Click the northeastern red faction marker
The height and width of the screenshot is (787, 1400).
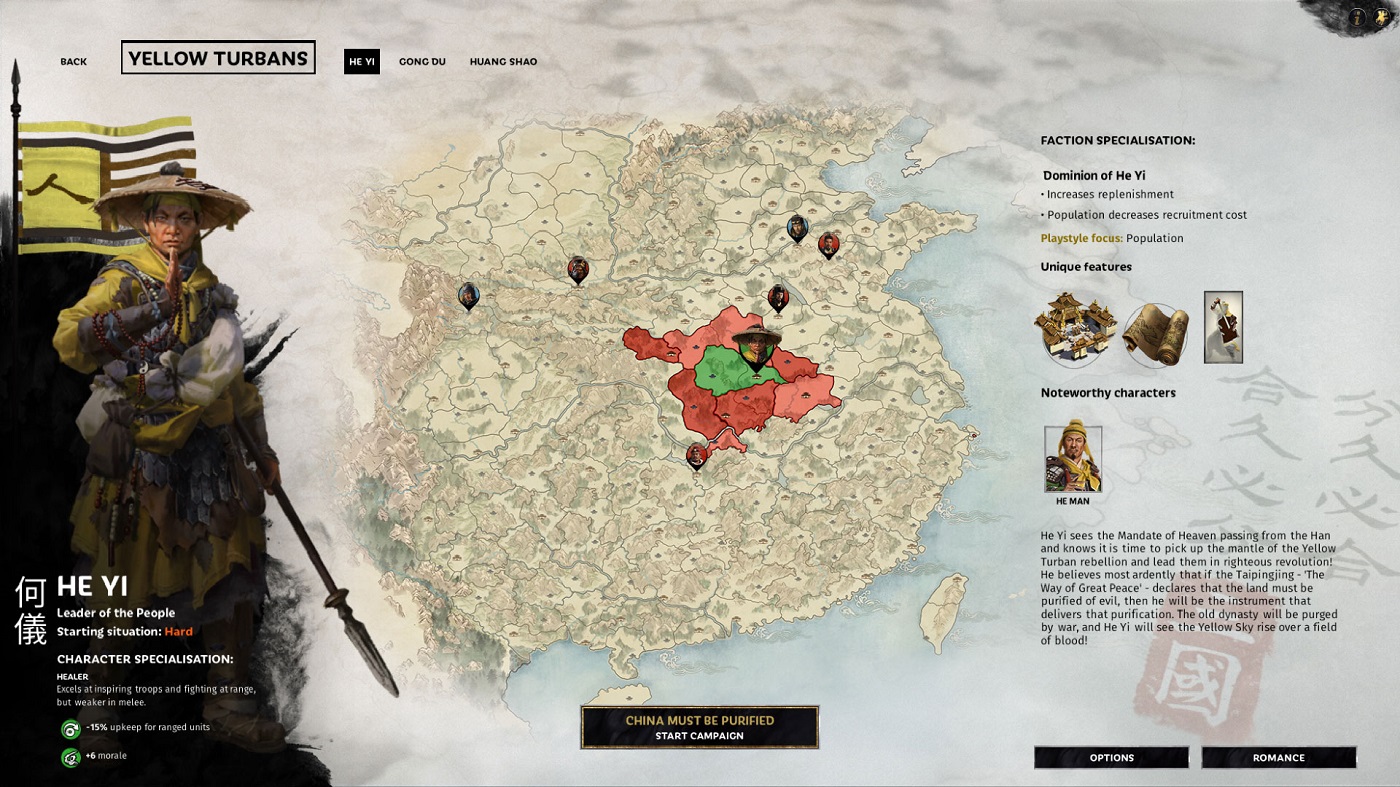coord(831,245)
